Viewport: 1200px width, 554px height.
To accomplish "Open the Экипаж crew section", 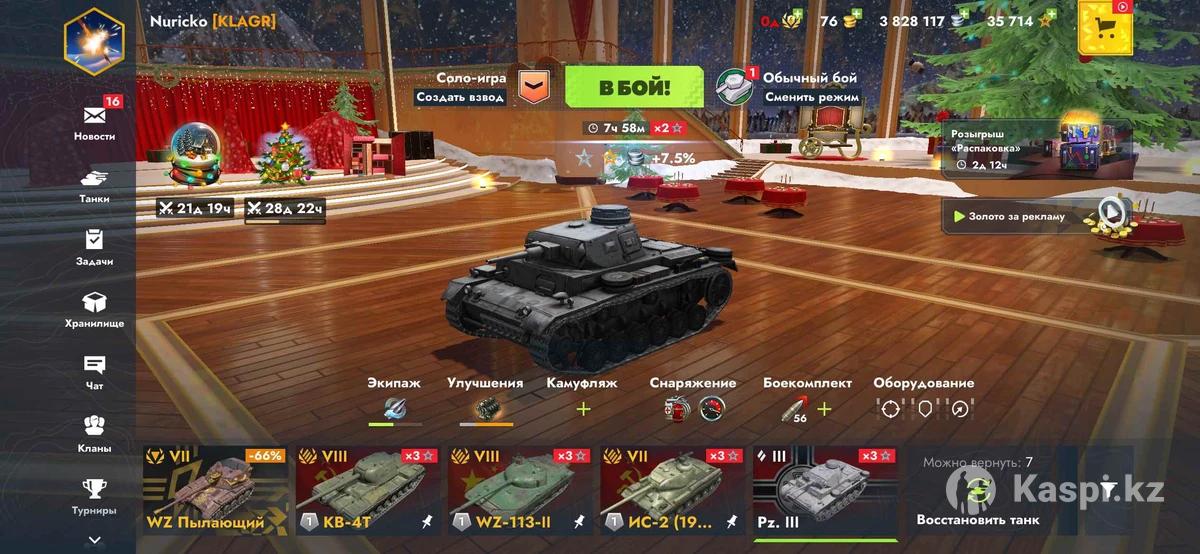I will pos(394,407).
